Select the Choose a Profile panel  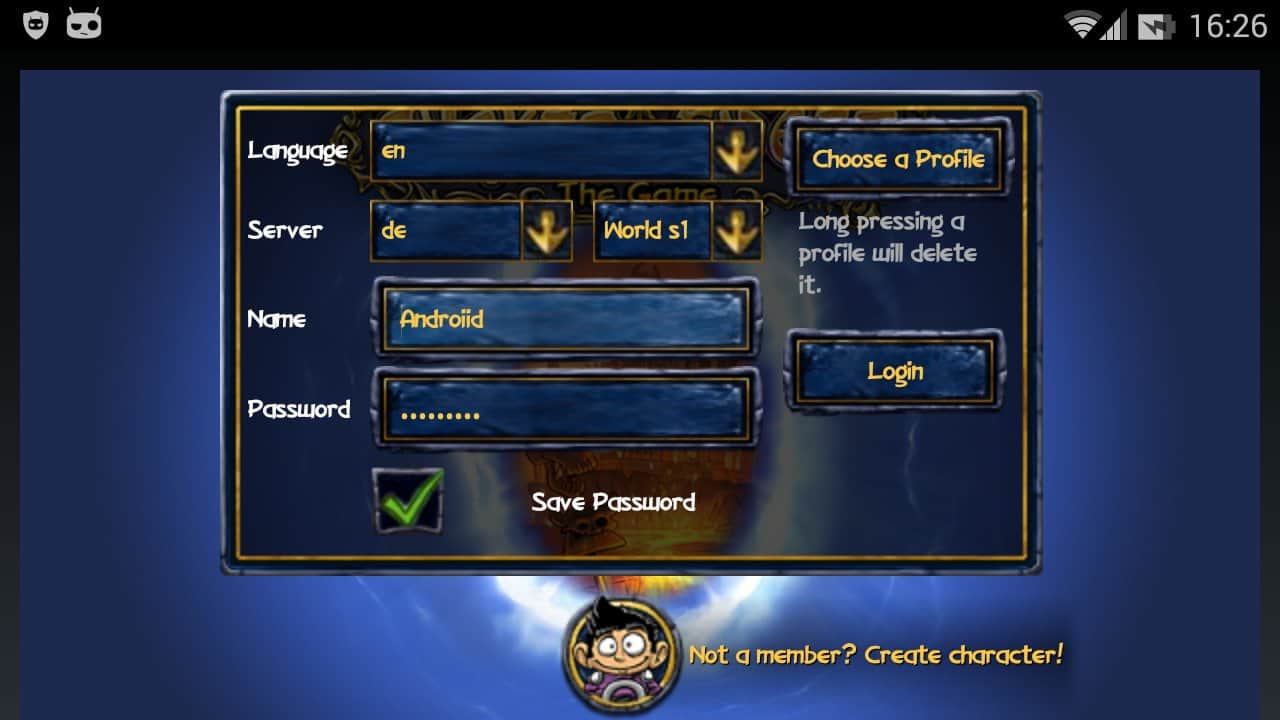[897, 158]
